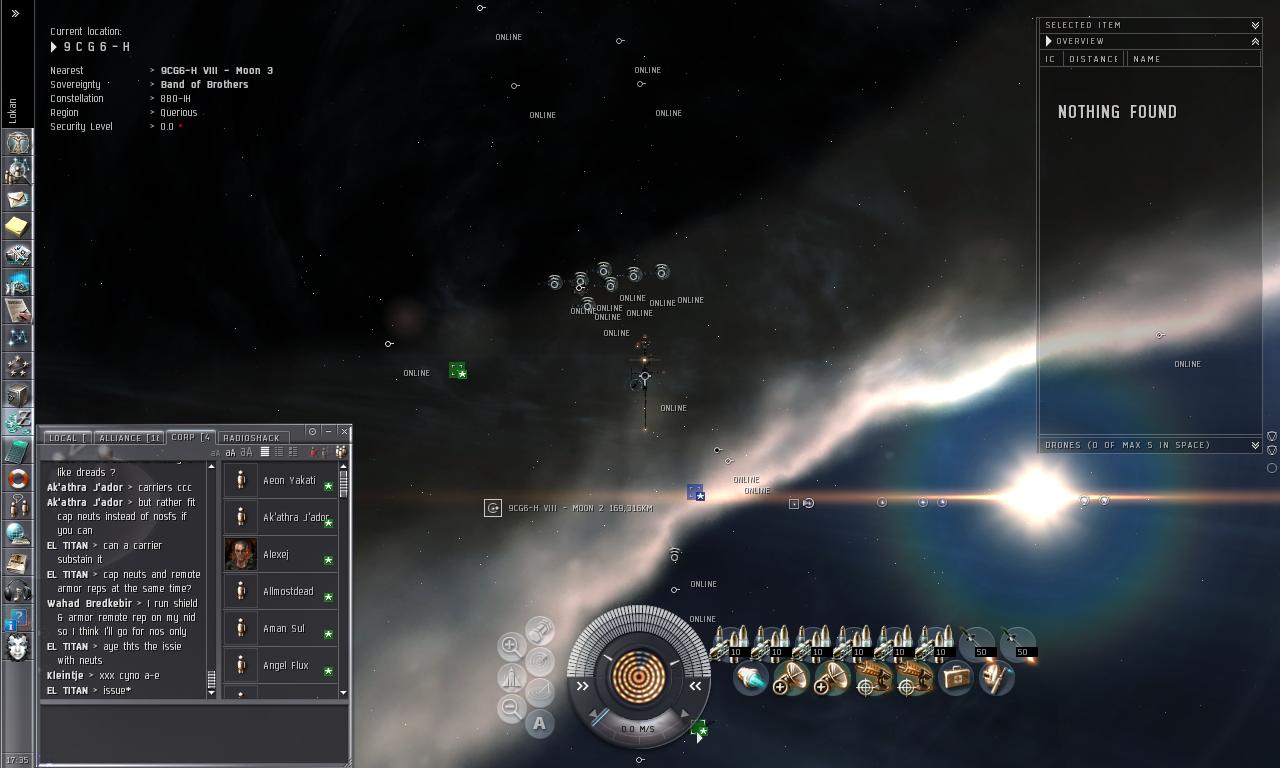The image size is (1280, 768).
Task: Expand the left sidebar with double-arrow button
Action: pyautogui.click(x=15, y=14)
